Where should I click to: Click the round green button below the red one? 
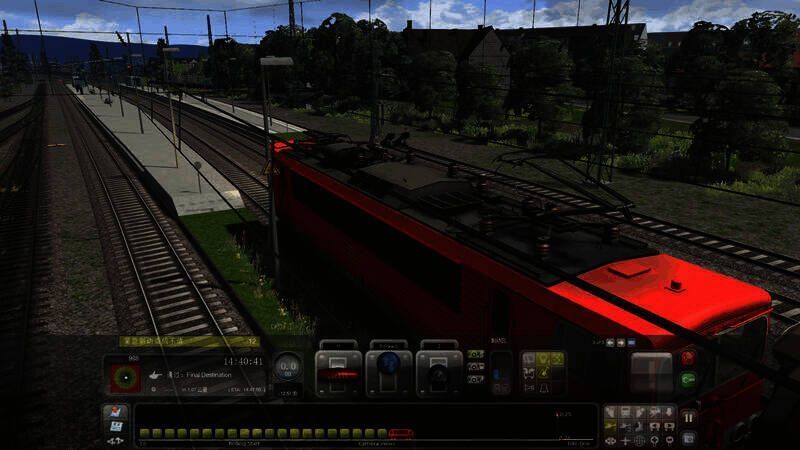688,379
